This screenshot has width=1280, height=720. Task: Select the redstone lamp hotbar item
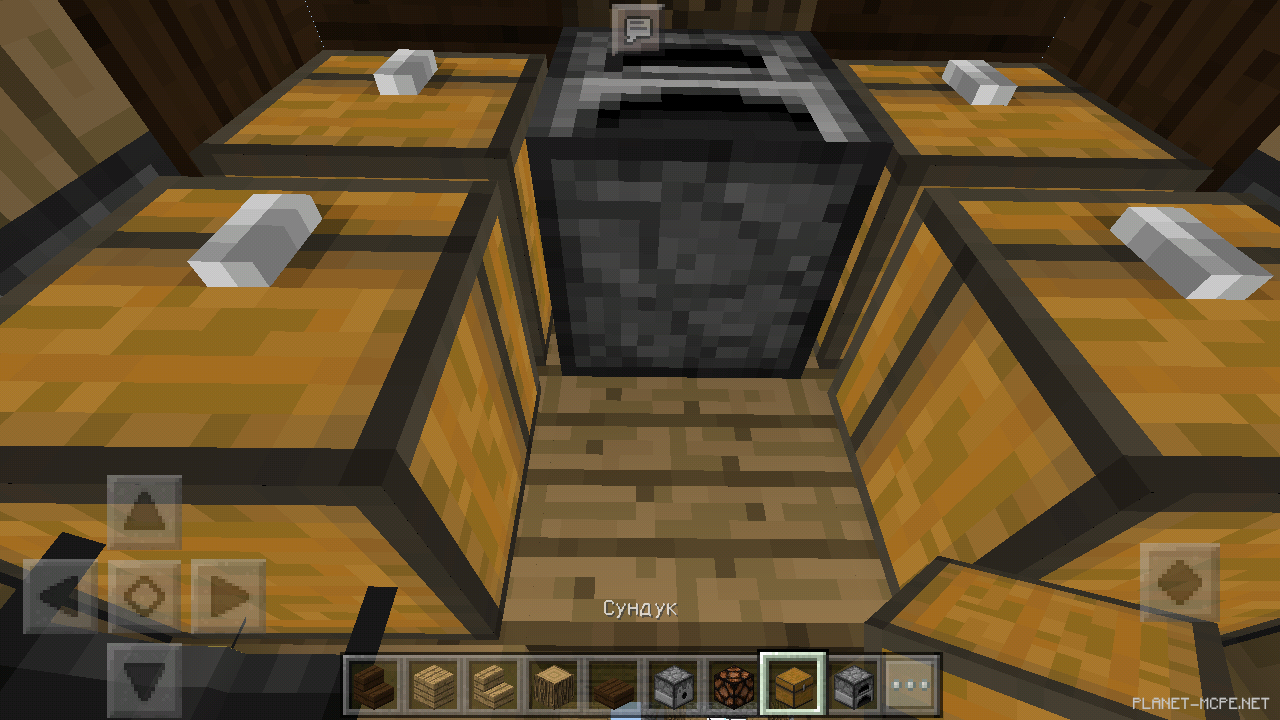[730, 687]
